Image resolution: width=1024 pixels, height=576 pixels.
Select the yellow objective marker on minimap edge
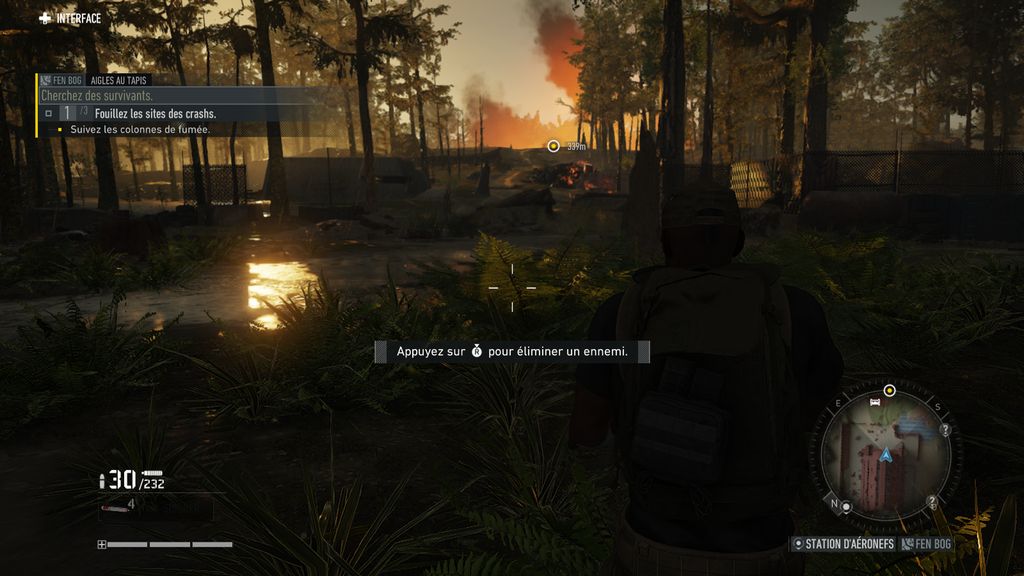point(889,390)
